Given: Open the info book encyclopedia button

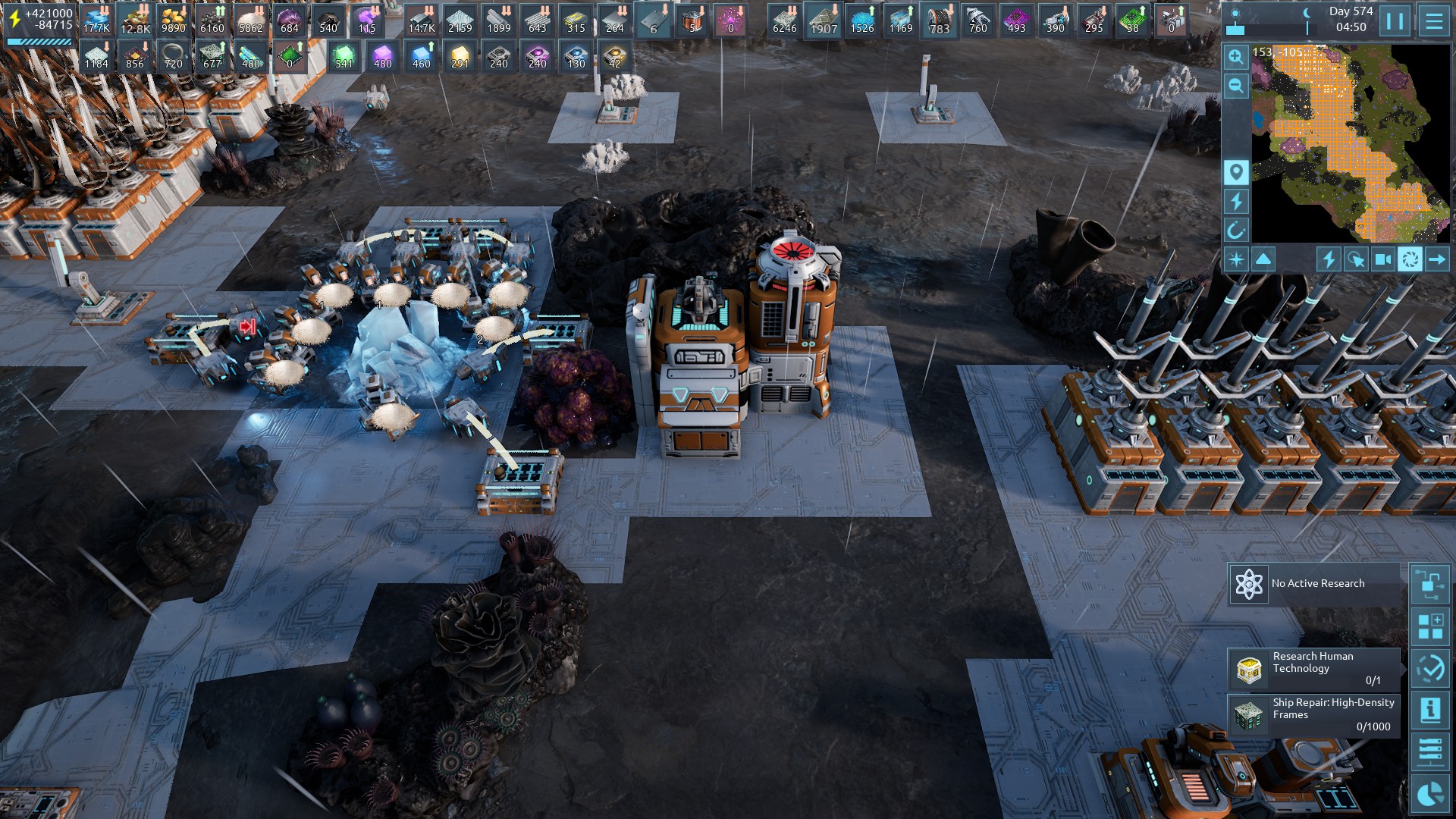Looking at the screenshot, I should (x=1430, y=711).
